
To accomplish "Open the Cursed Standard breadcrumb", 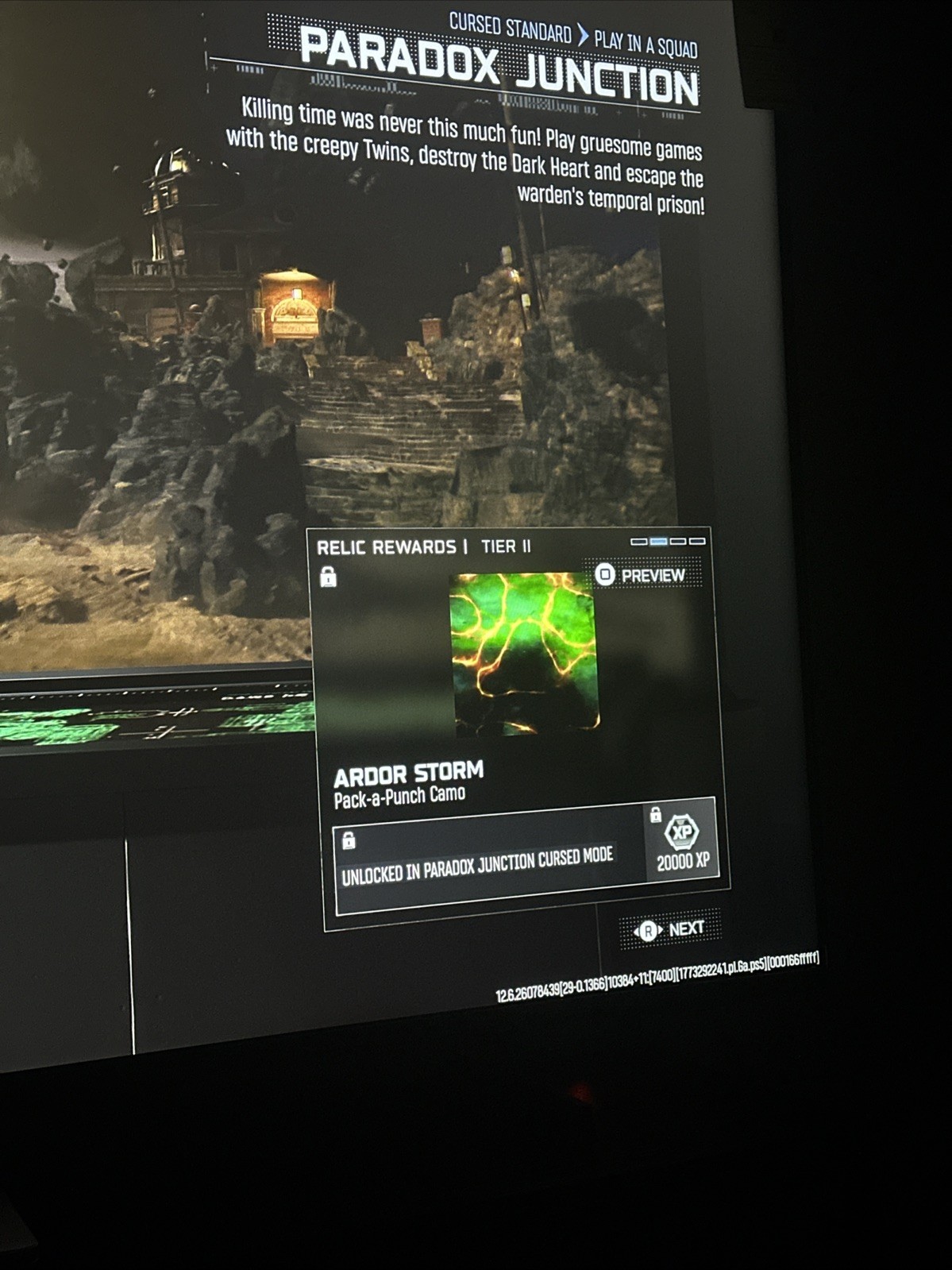I will pyautogui.click(x=510, y=29).
